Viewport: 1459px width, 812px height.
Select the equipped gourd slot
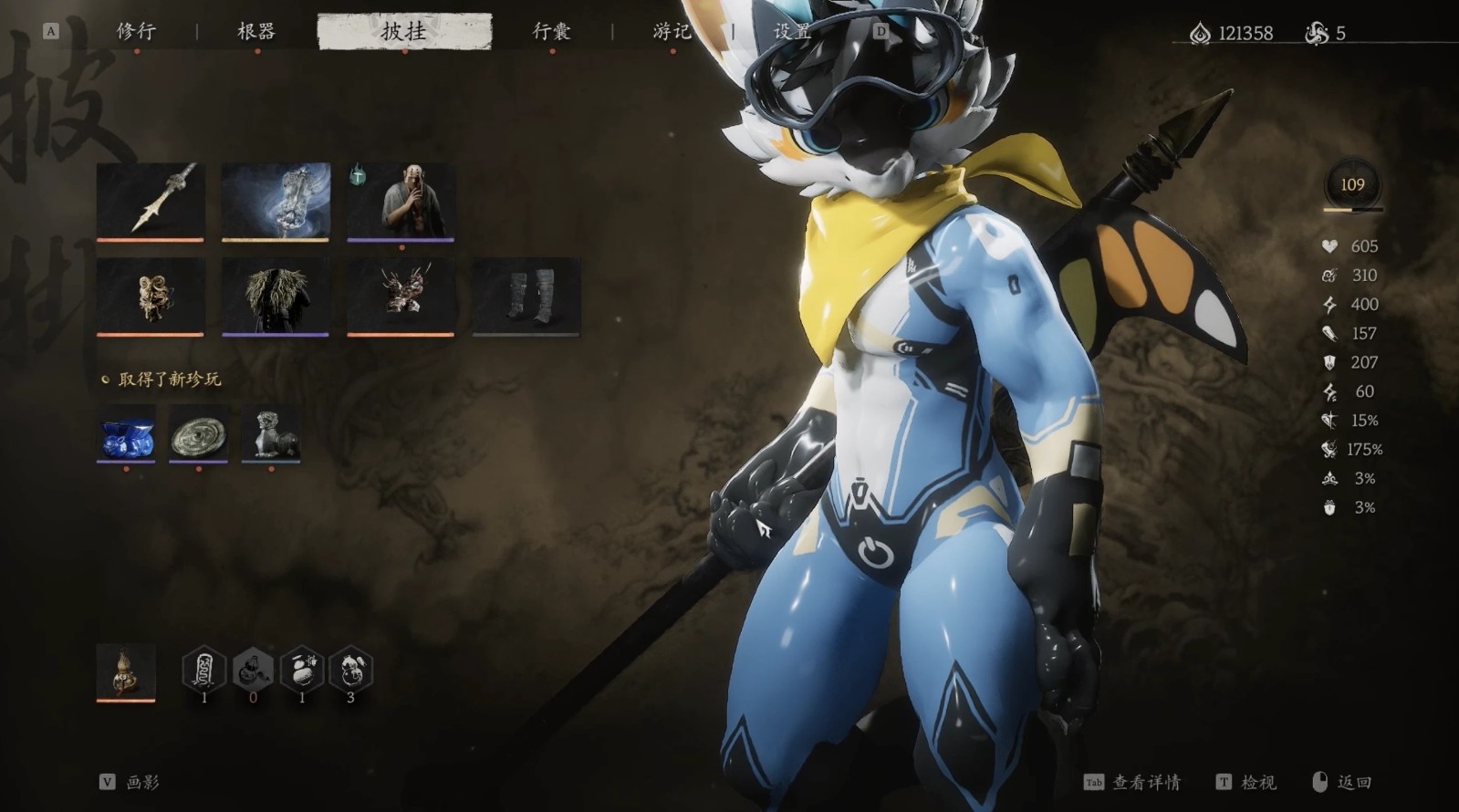pos(126,672)
